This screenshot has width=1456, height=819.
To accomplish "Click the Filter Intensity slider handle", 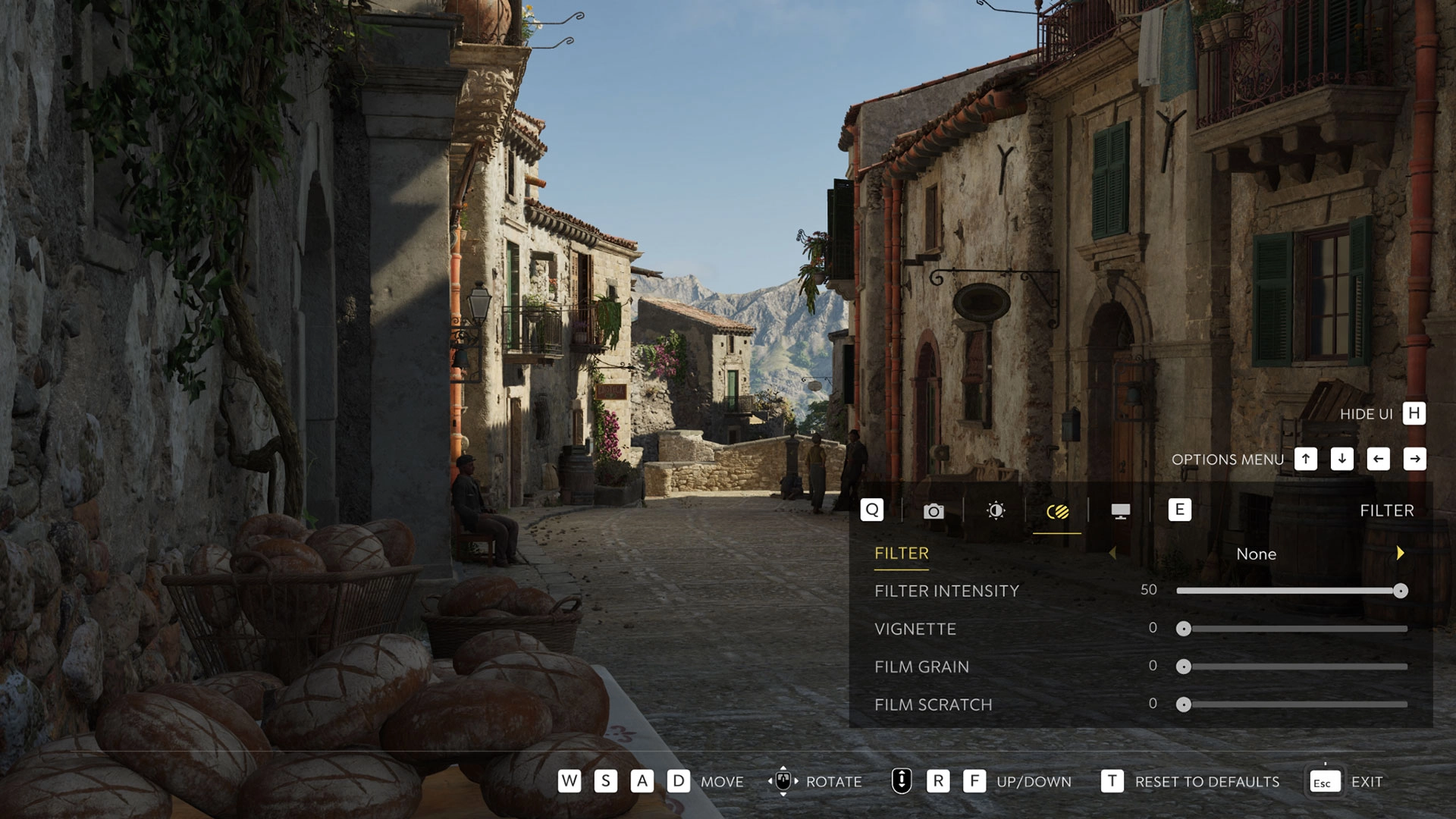I will click(1401, 589).
